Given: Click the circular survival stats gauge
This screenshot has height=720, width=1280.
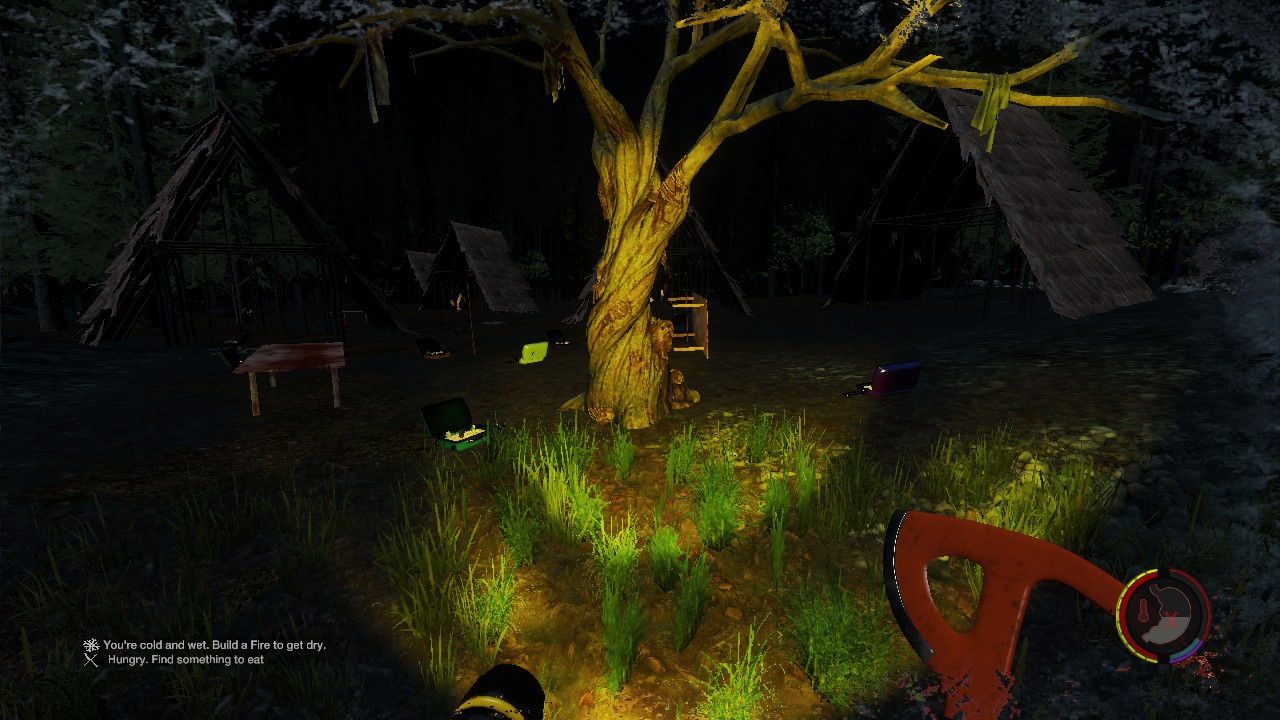Looking at the screenshot, I should [1164, 615].
